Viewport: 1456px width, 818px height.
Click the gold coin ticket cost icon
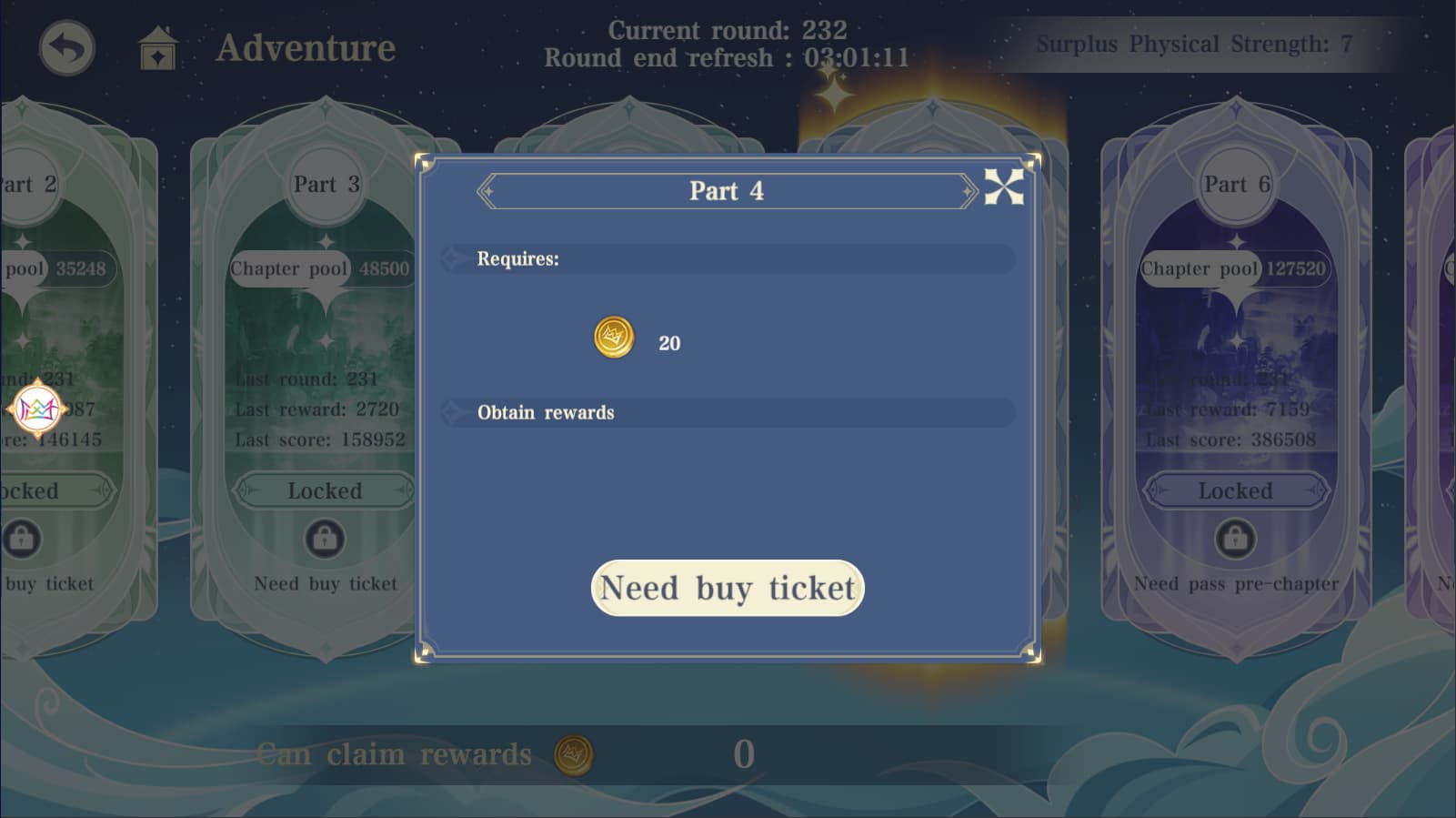tap(614, 338)
